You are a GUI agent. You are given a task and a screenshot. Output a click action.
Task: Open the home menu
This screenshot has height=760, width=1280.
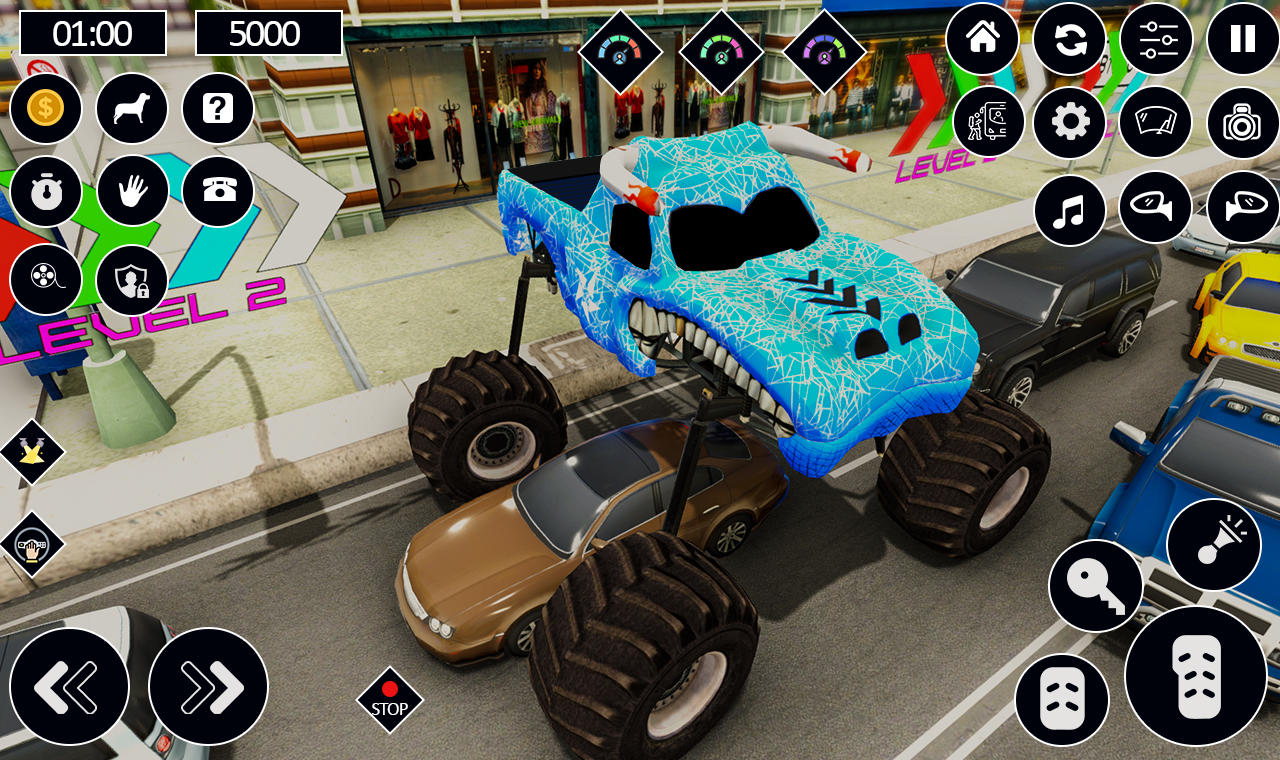pos(983,40)
